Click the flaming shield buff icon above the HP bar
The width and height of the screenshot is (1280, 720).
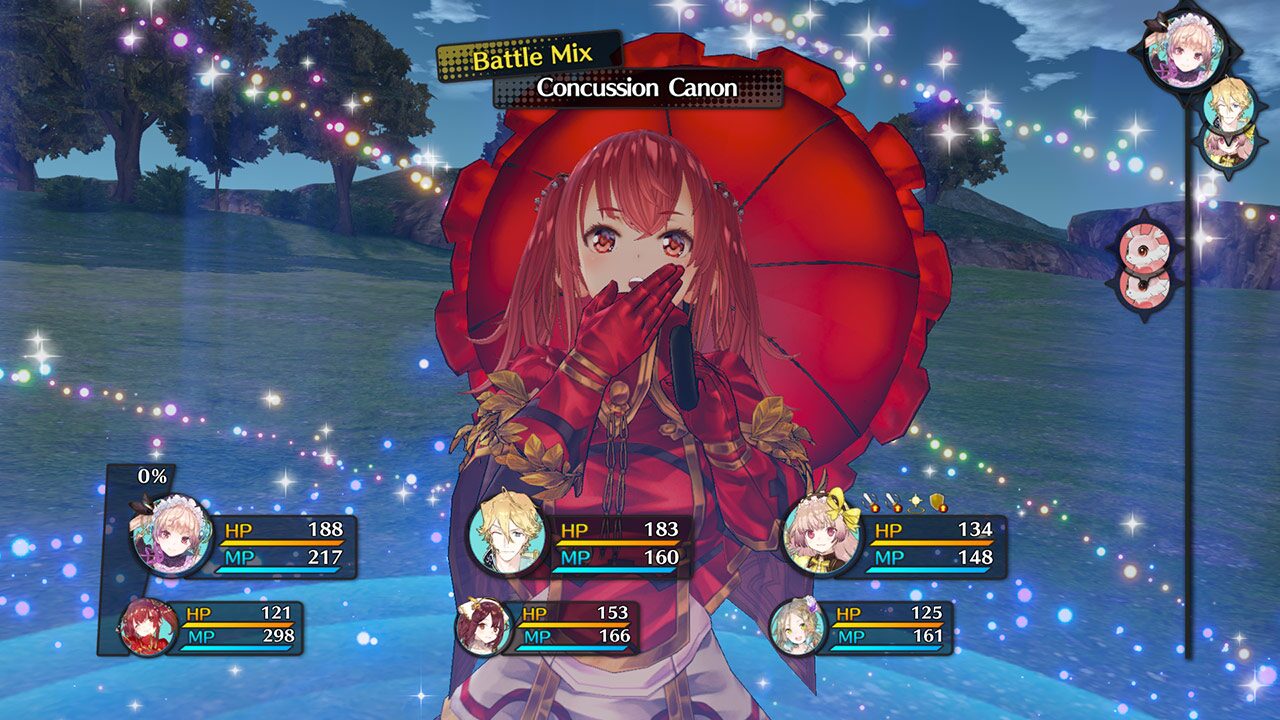(x=937, y=499)
